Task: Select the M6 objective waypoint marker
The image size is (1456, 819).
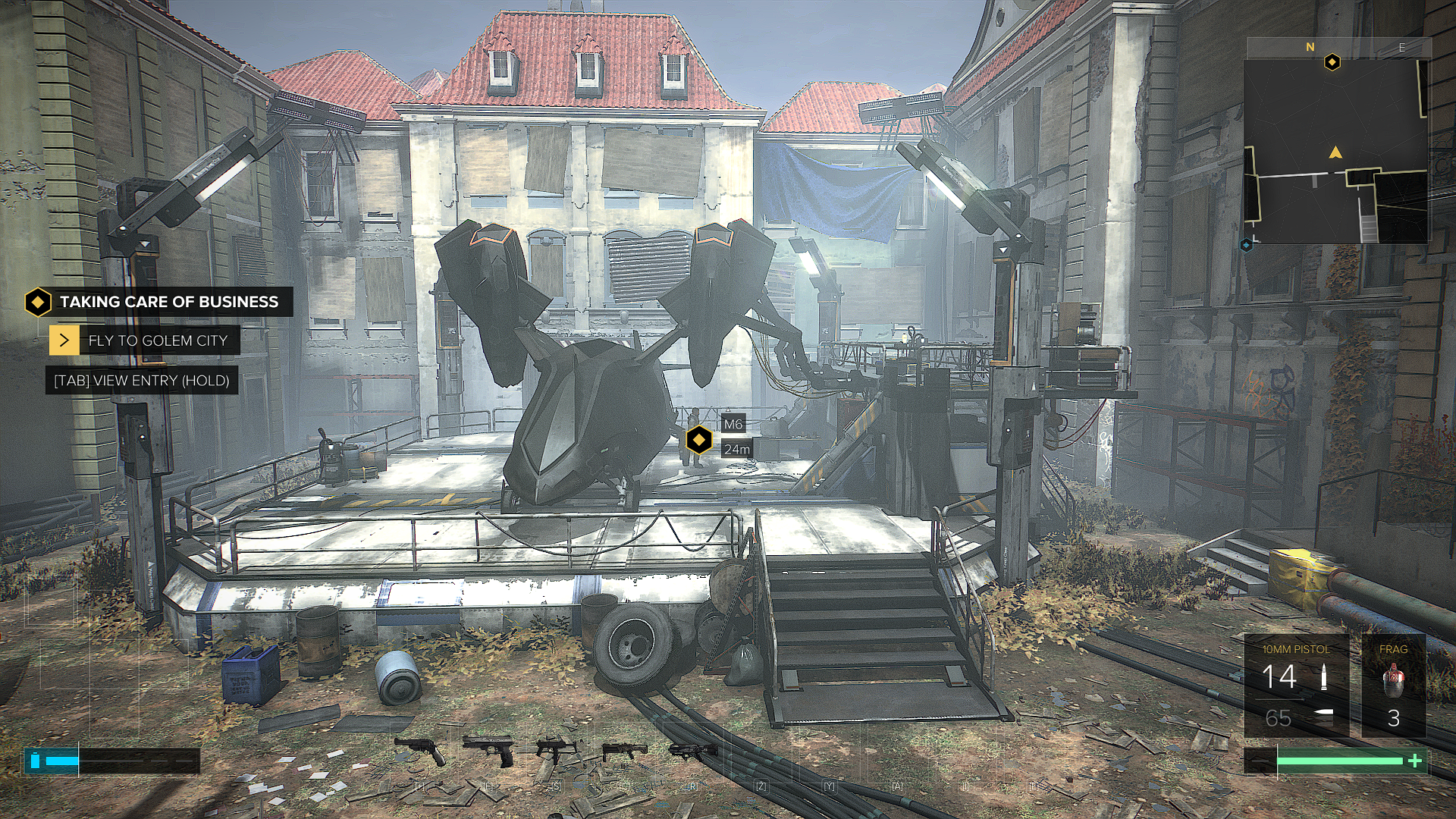Action: pyautogui.click(x=698, y=440)
